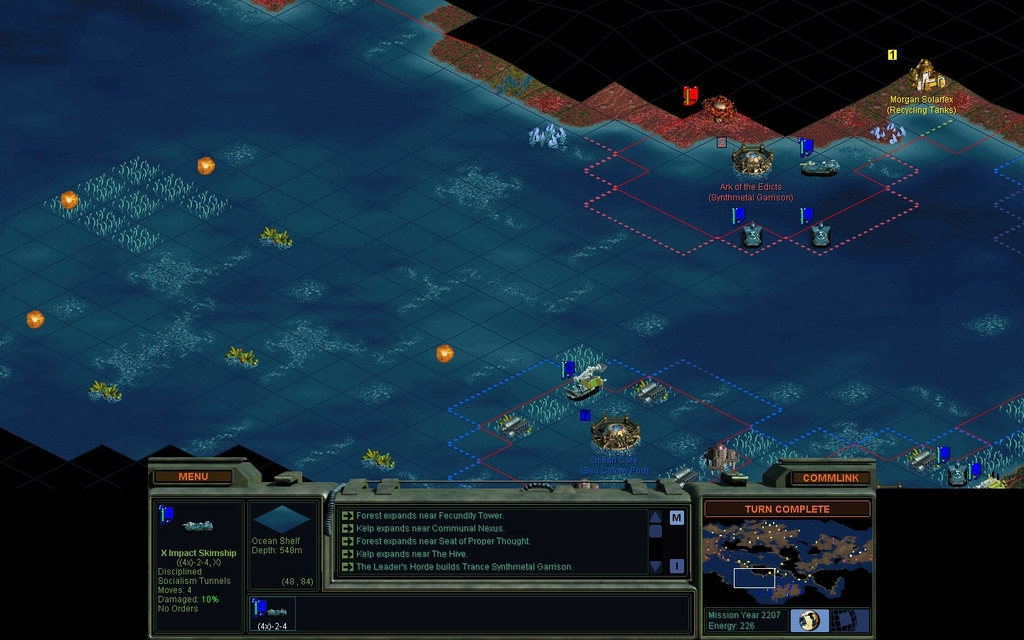Click the Ocean Shelf terrain tile preview
This screenshot has width=1024, height=640.
279,518
